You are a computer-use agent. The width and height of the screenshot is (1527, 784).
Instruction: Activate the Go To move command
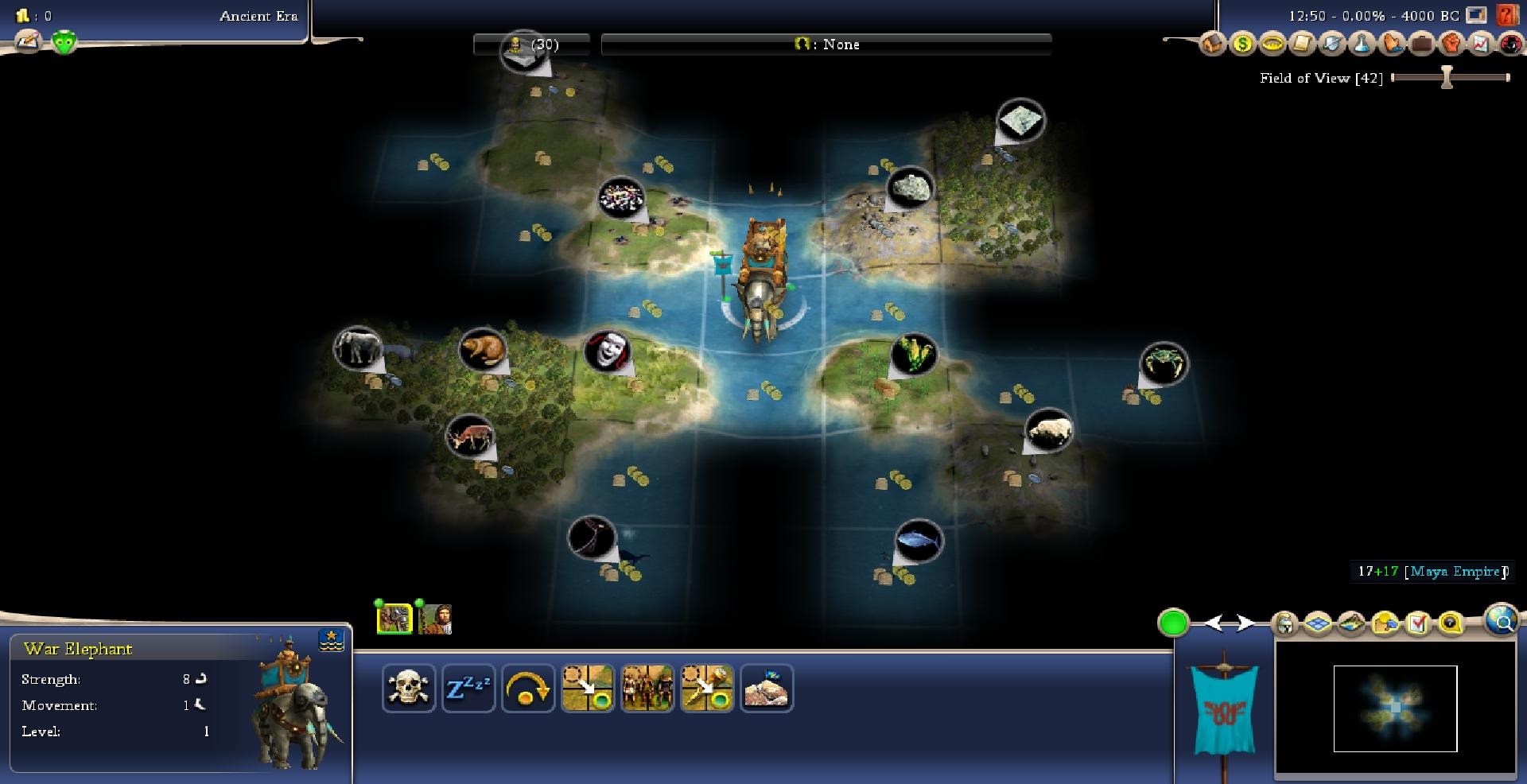pos(588,689)
